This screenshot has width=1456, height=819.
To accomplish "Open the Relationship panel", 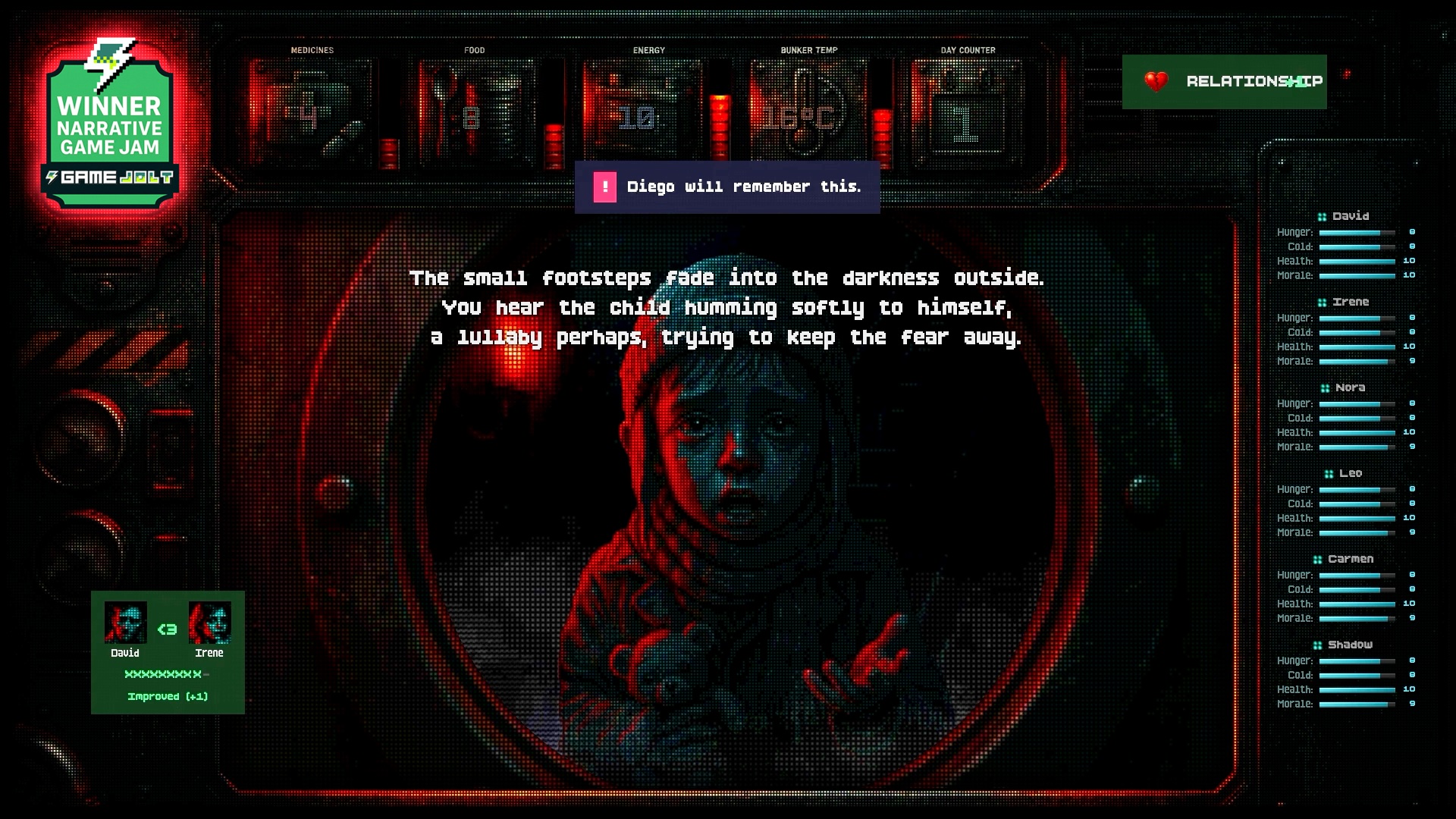I will pyautogui.click(x=1224, y=81).
